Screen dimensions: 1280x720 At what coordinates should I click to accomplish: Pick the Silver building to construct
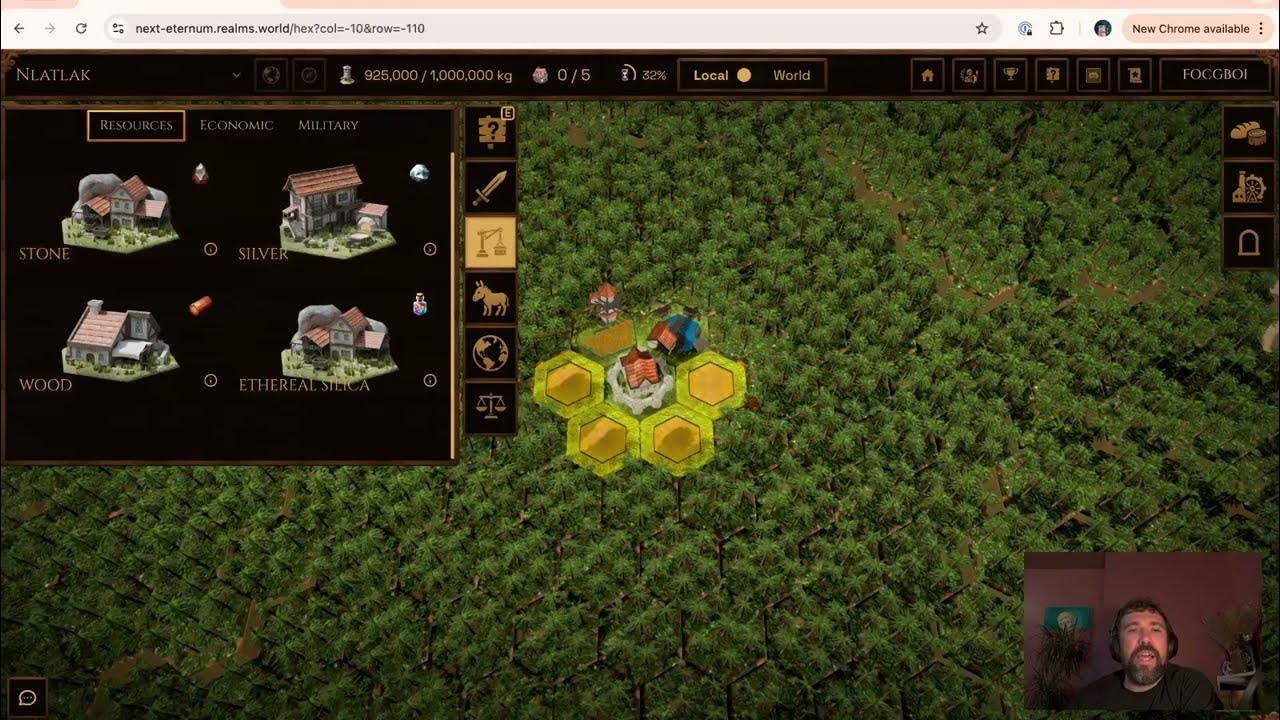tap(338, 212)
